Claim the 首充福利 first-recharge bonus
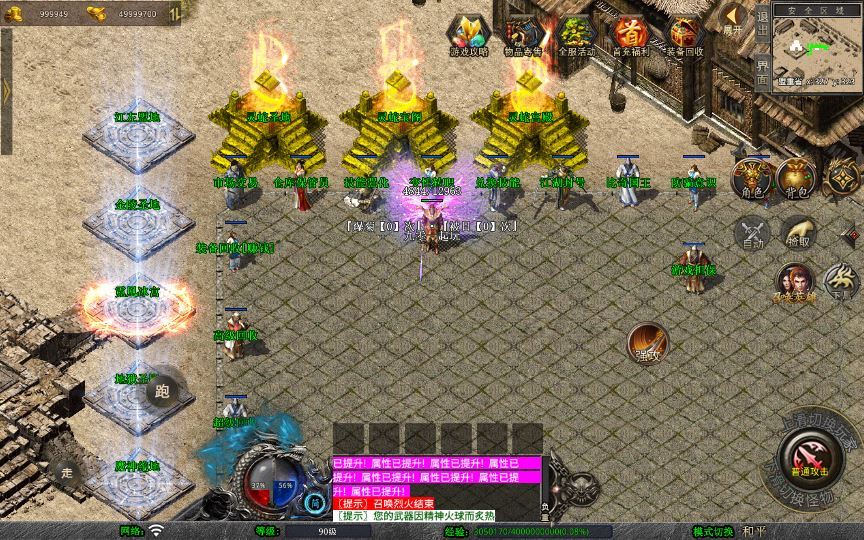Screen dimensions: 864x540 (x=631, y=35)
